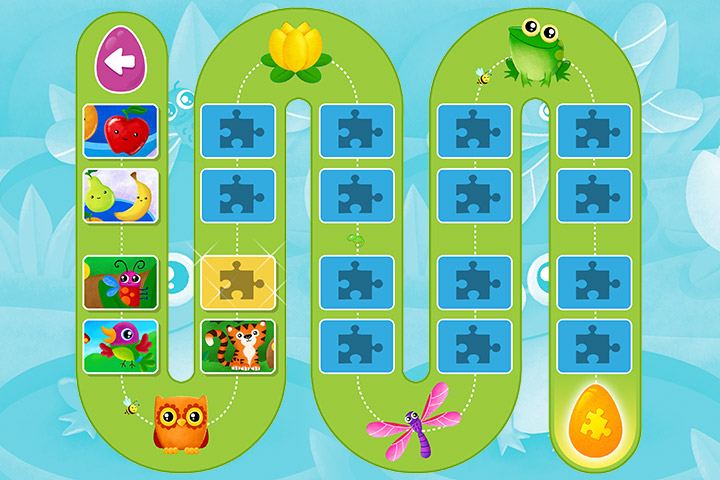This screenshot has height=480, width=720.
Task: Choose the pink butterfly puzzle
Action: pos(120,283)
